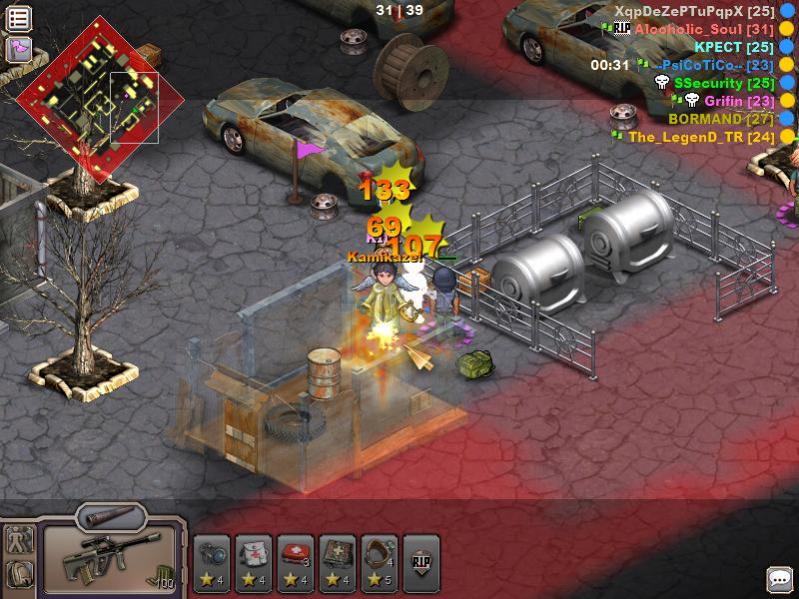Use the white medical bag slot

254,563
